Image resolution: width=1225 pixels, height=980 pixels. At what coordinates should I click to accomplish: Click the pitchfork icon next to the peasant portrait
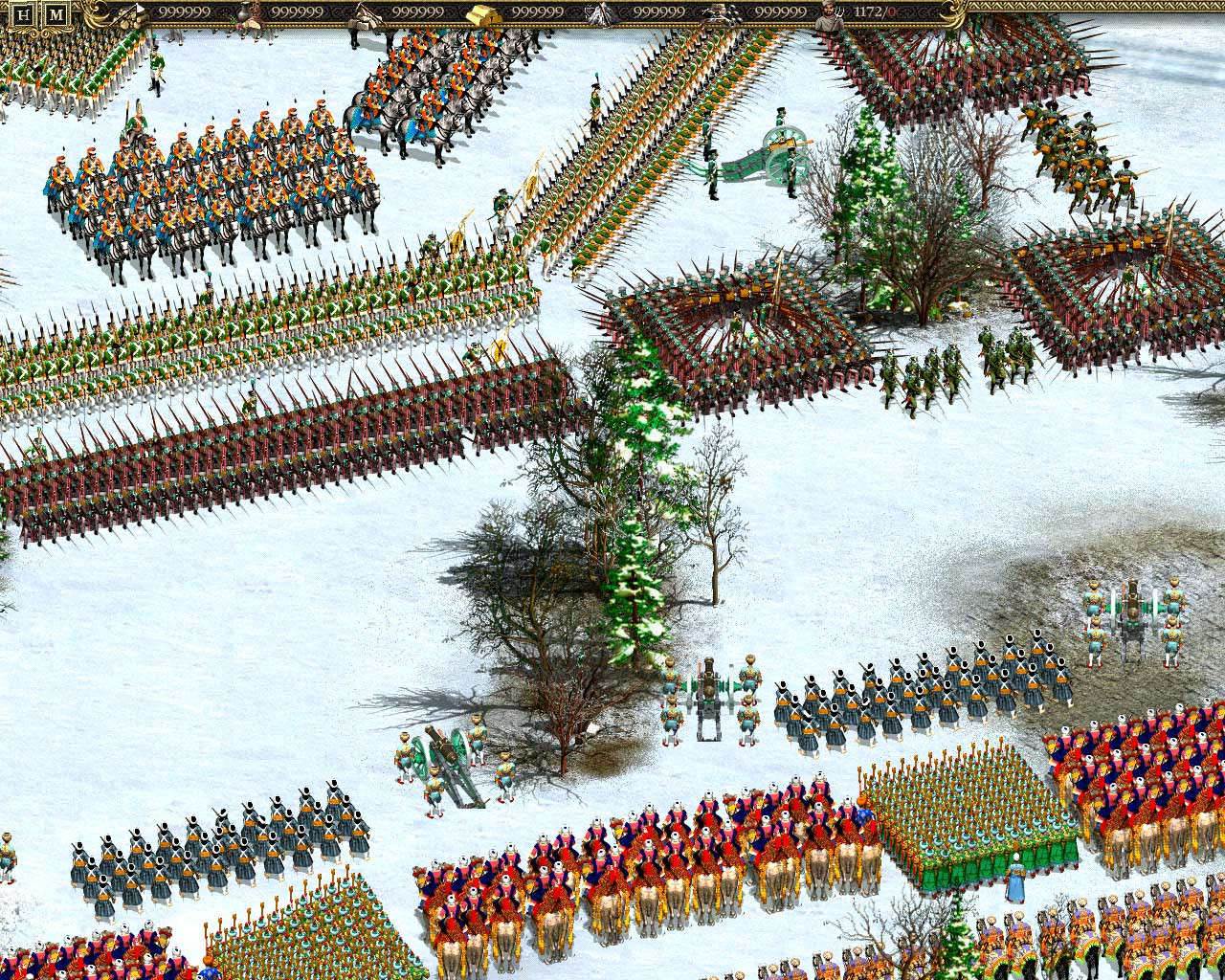[x=840, y=12]
